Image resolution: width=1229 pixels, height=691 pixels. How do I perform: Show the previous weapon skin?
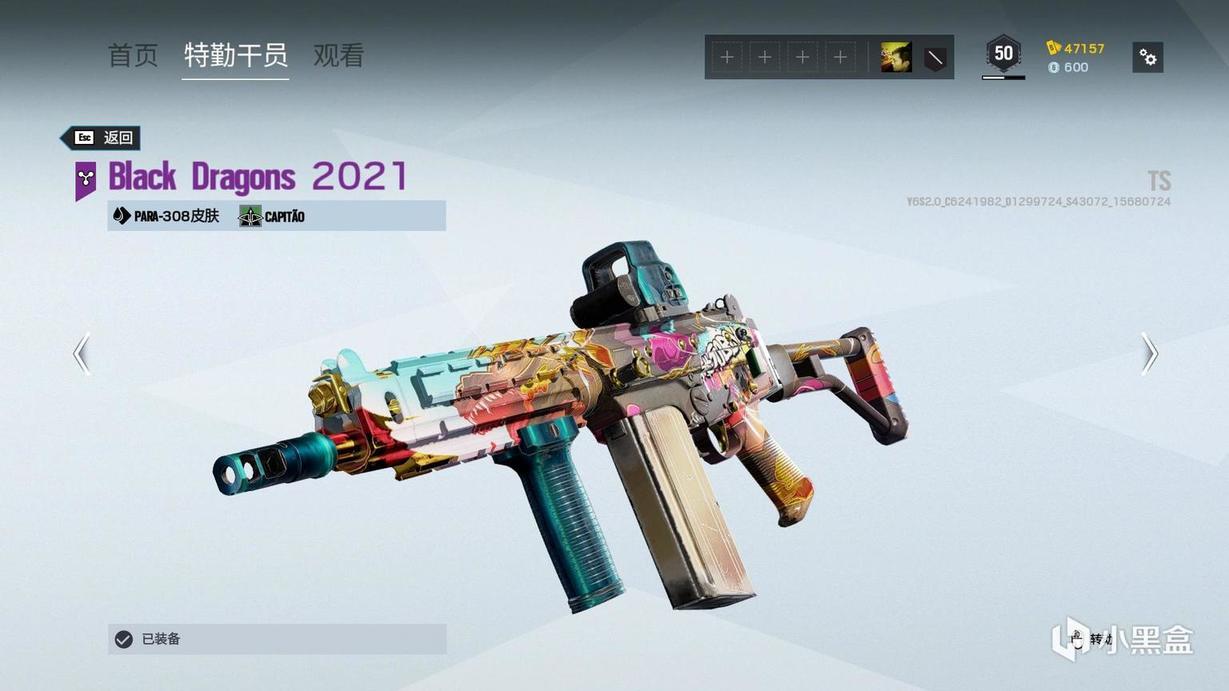(x=81, y=354)
